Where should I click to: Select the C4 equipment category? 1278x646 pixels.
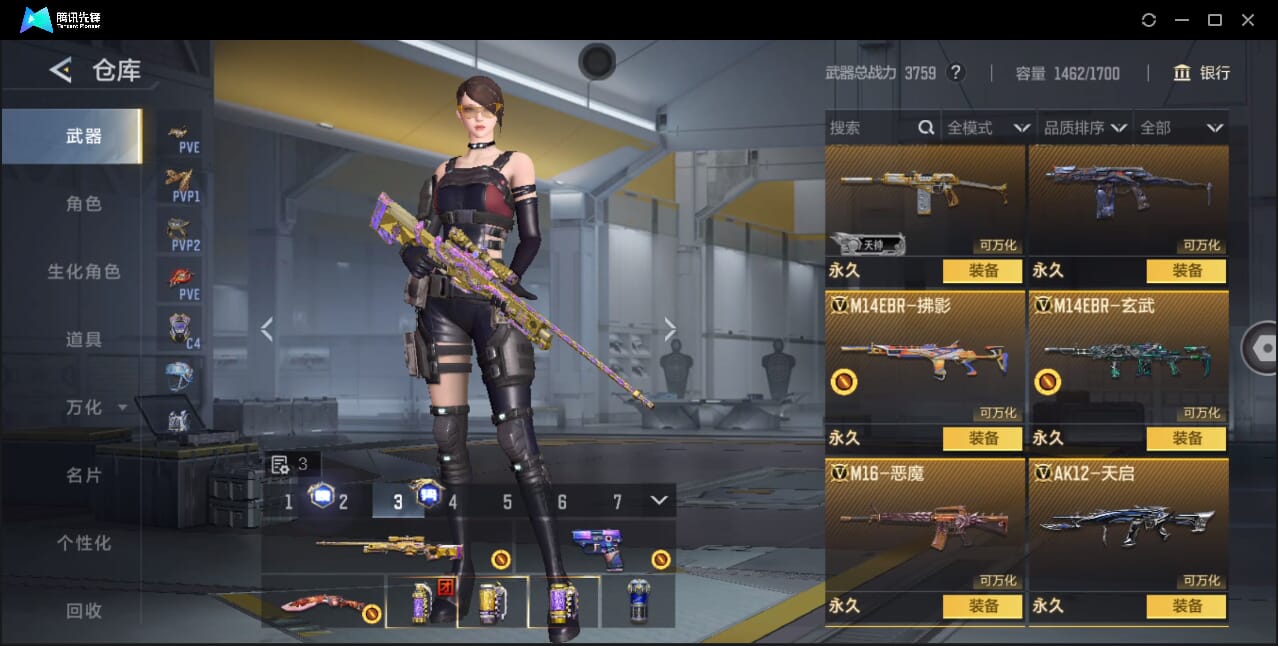coord(180,329)
